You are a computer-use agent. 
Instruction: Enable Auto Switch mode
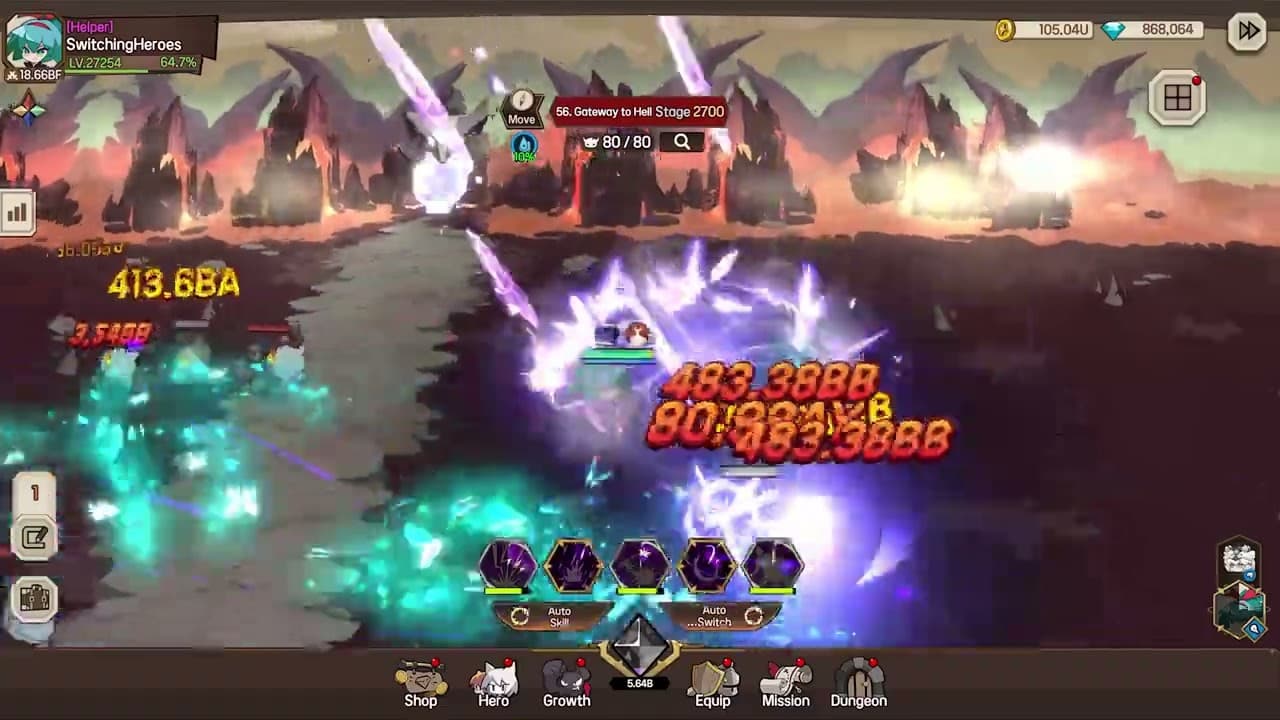(x=712, y=616)
